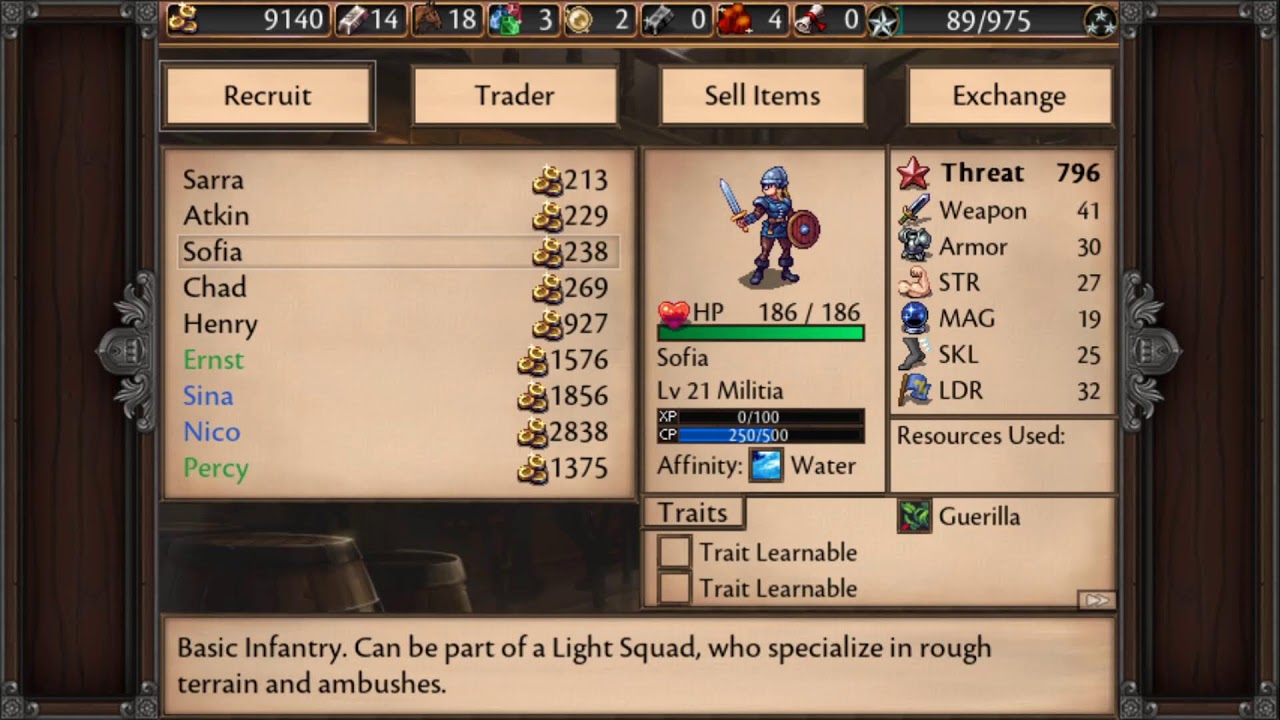Go to the Exchange tab
The height and width of the screenshot is (720, 1280).
point(1009,96)
